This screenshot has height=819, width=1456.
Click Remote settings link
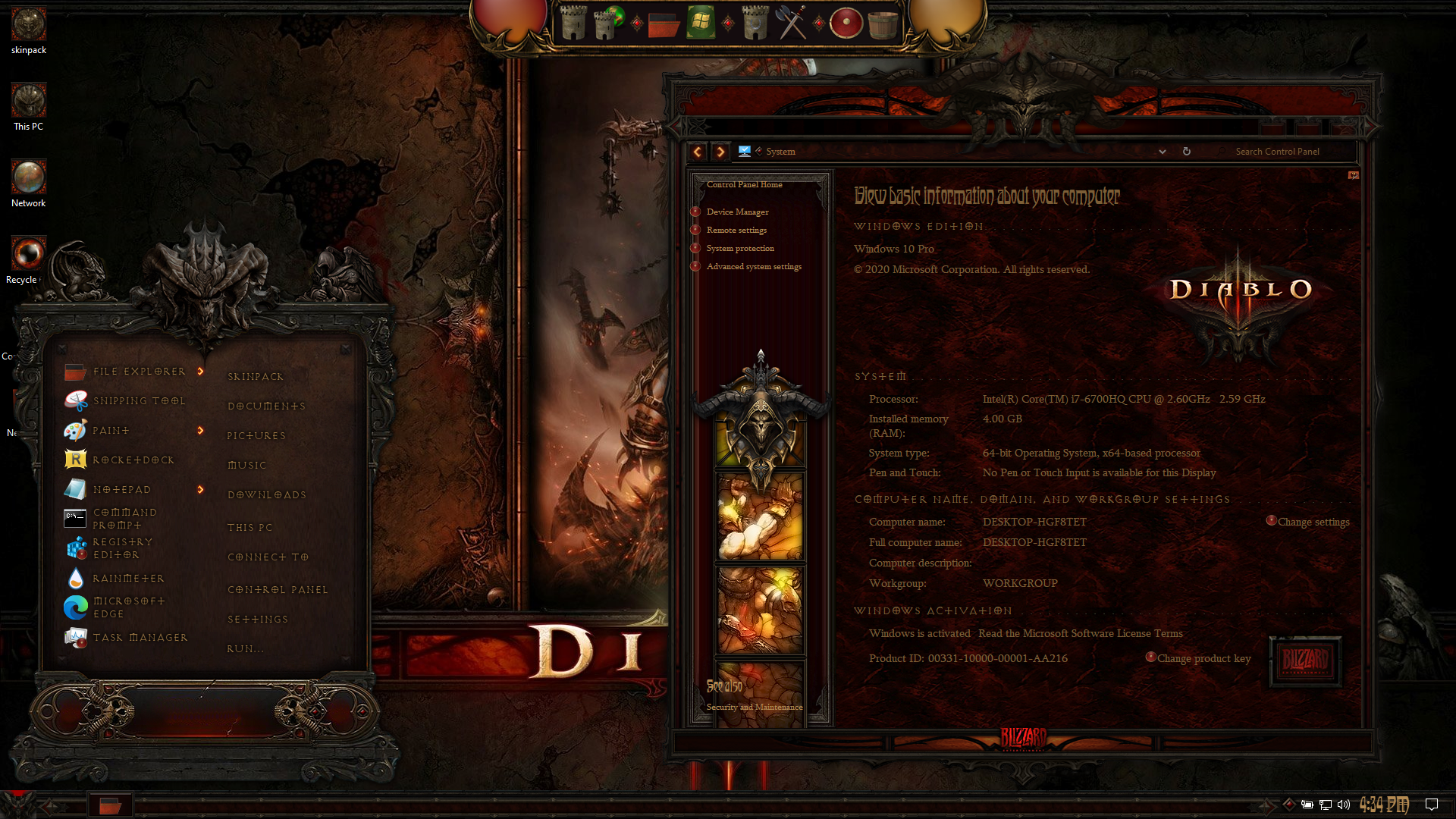coord(736,231)
